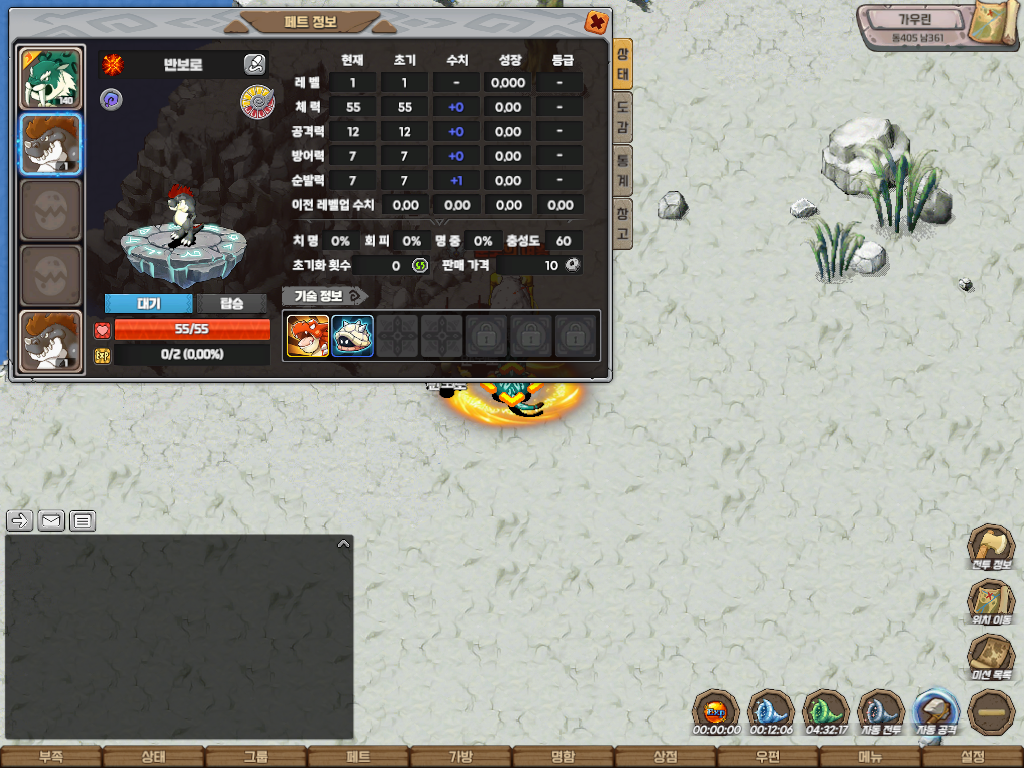The height and width of the screenshot is (768, 1024).
Task: Toggle 자동 공격 auto attack
Action: click(937, 712)
